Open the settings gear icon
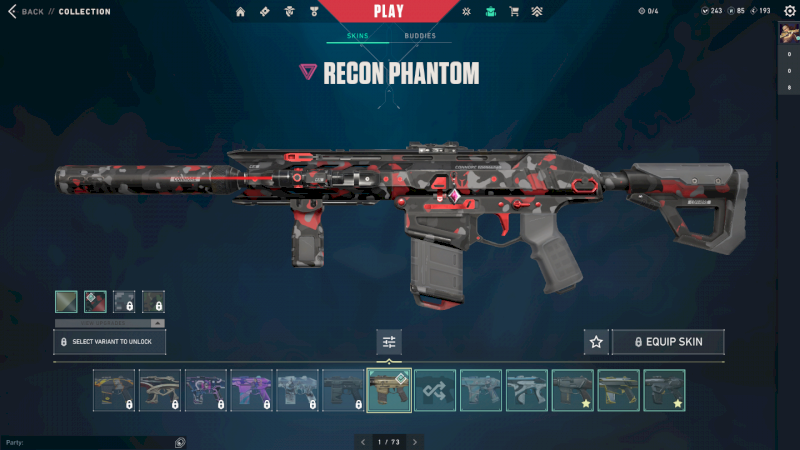This screenshot has height=450, width=800. (789, 11)
